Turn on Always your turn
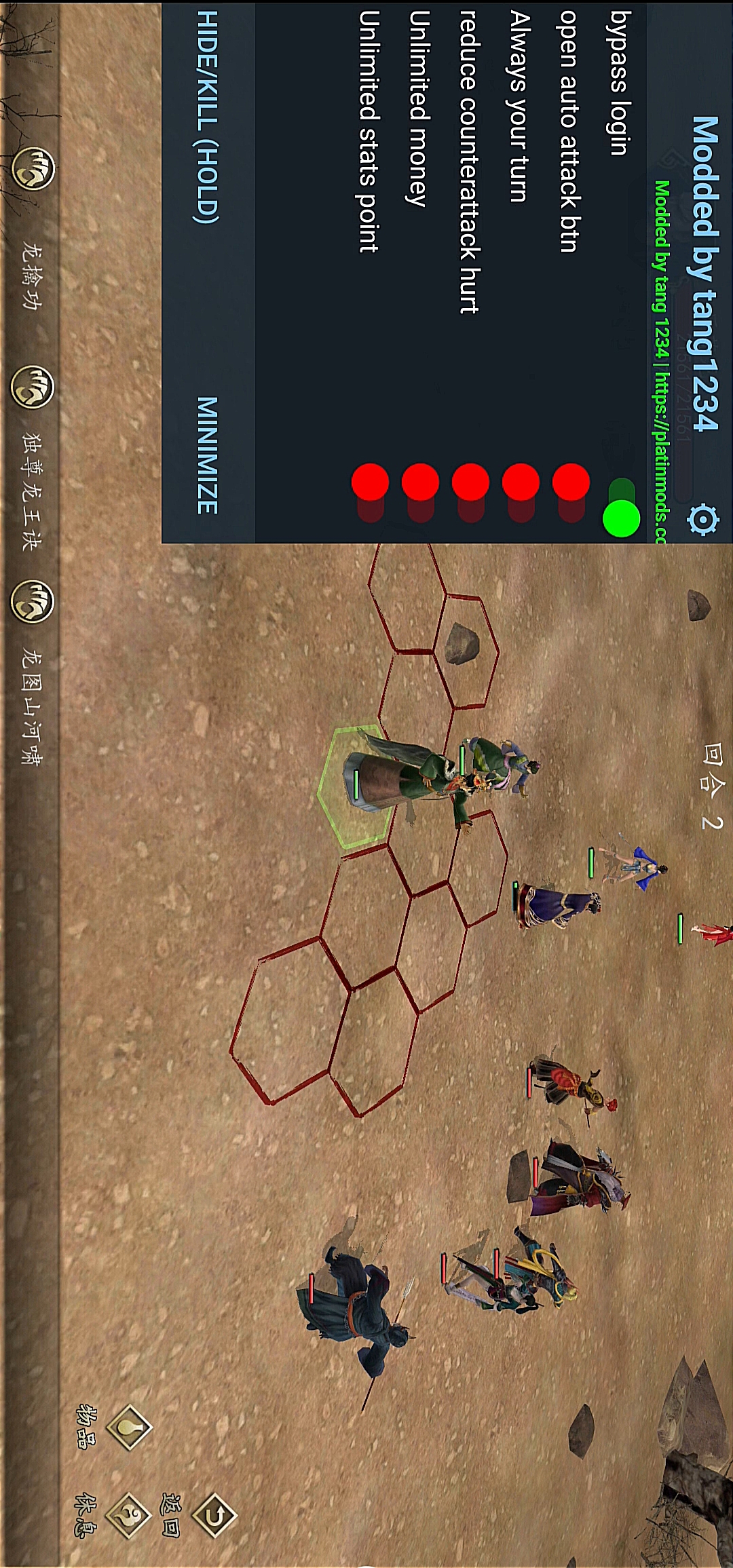This screenshot has width=733, height=1568. coord(521,492)
